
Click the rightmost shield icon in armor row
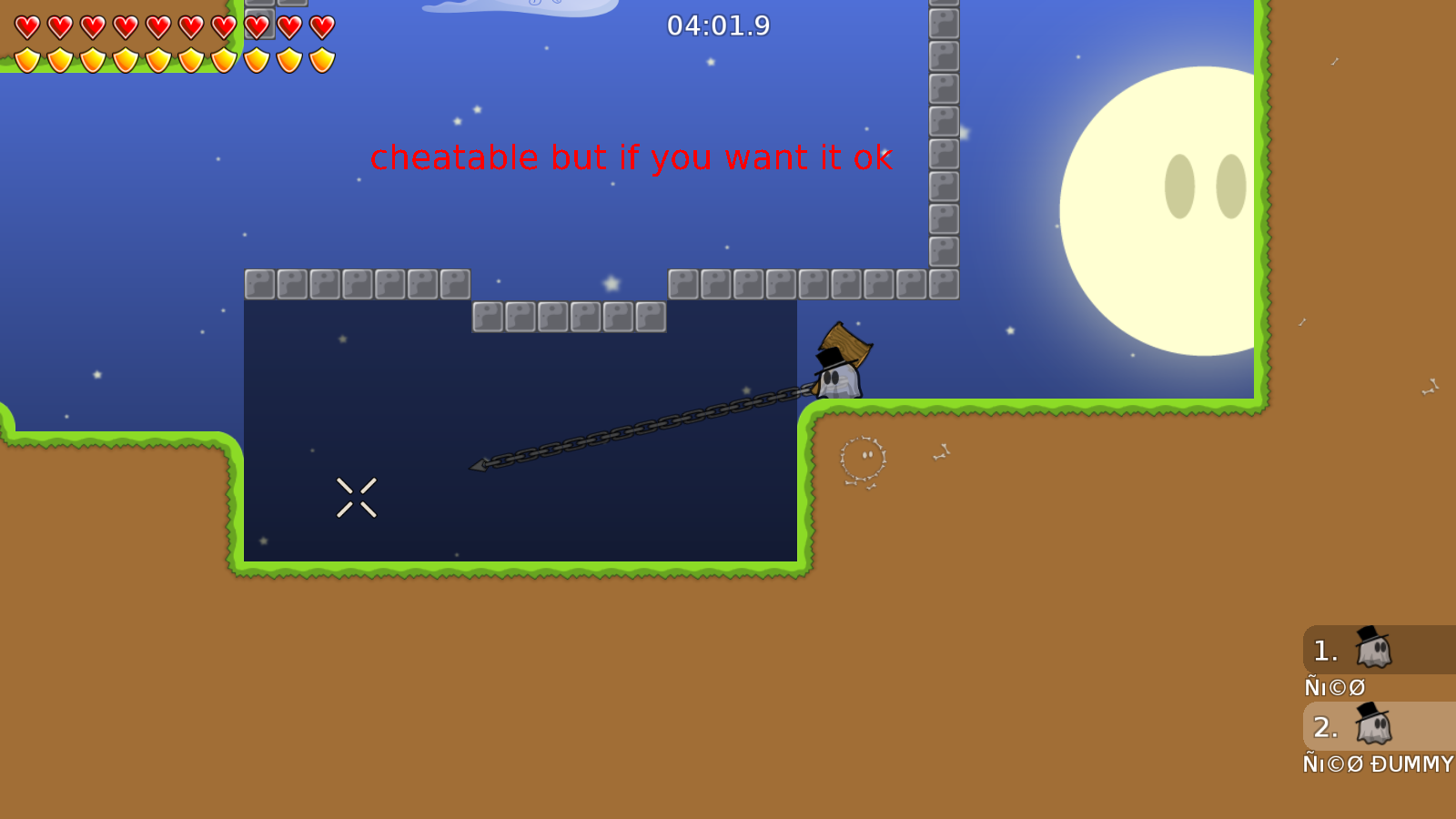point(321,60)
